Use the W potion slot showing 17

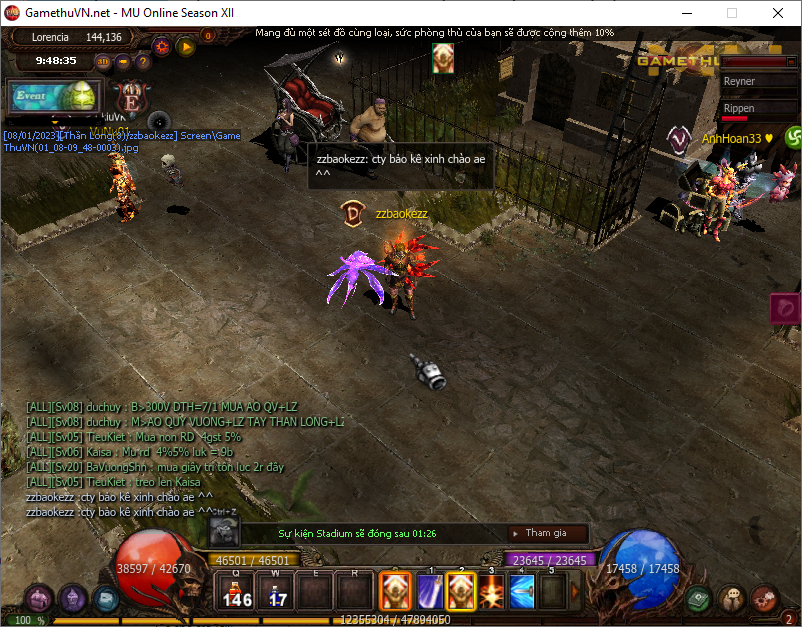point(277,591)
